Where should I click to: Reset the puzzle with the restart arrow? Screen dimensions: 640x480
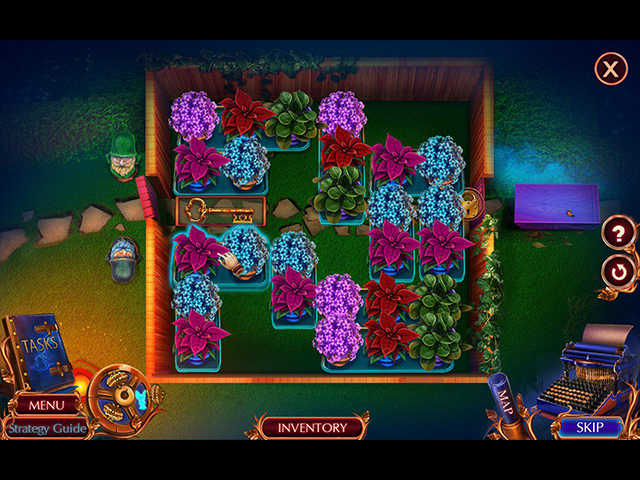(618, 272)
